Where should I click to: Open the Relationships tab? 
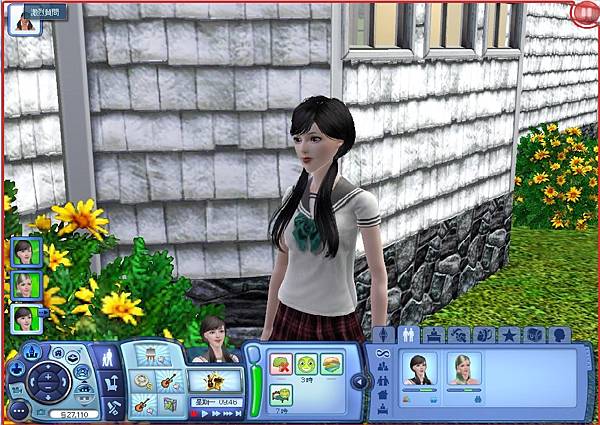coord(409,335)
